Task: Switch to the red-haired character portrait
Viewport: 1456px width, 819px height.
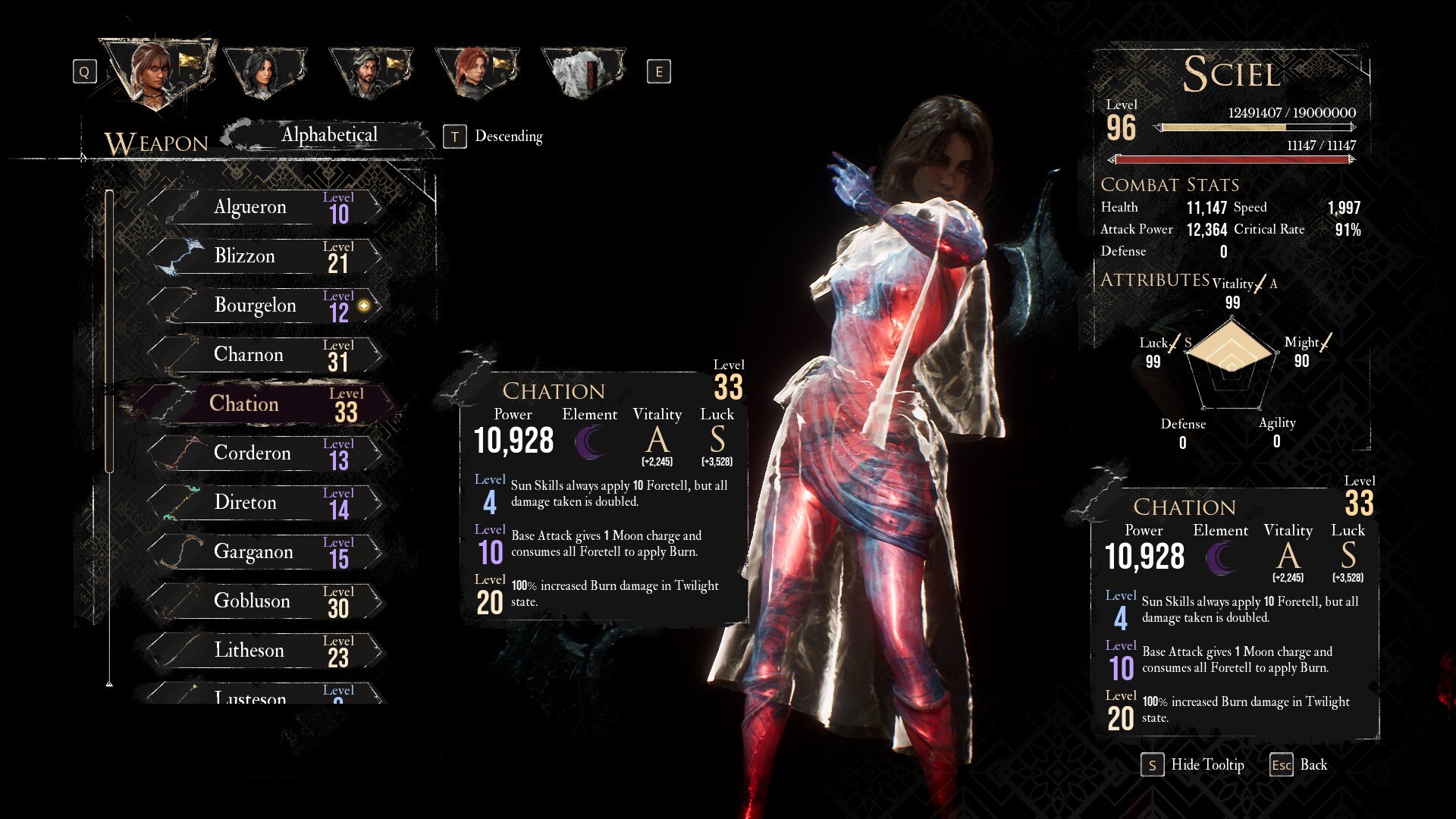Action: (475, 72)
